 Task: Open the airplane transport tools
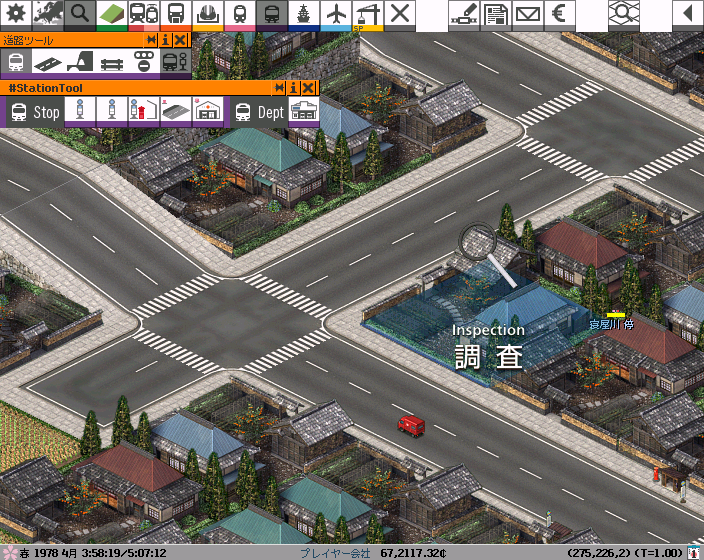[x=336, y=14]
